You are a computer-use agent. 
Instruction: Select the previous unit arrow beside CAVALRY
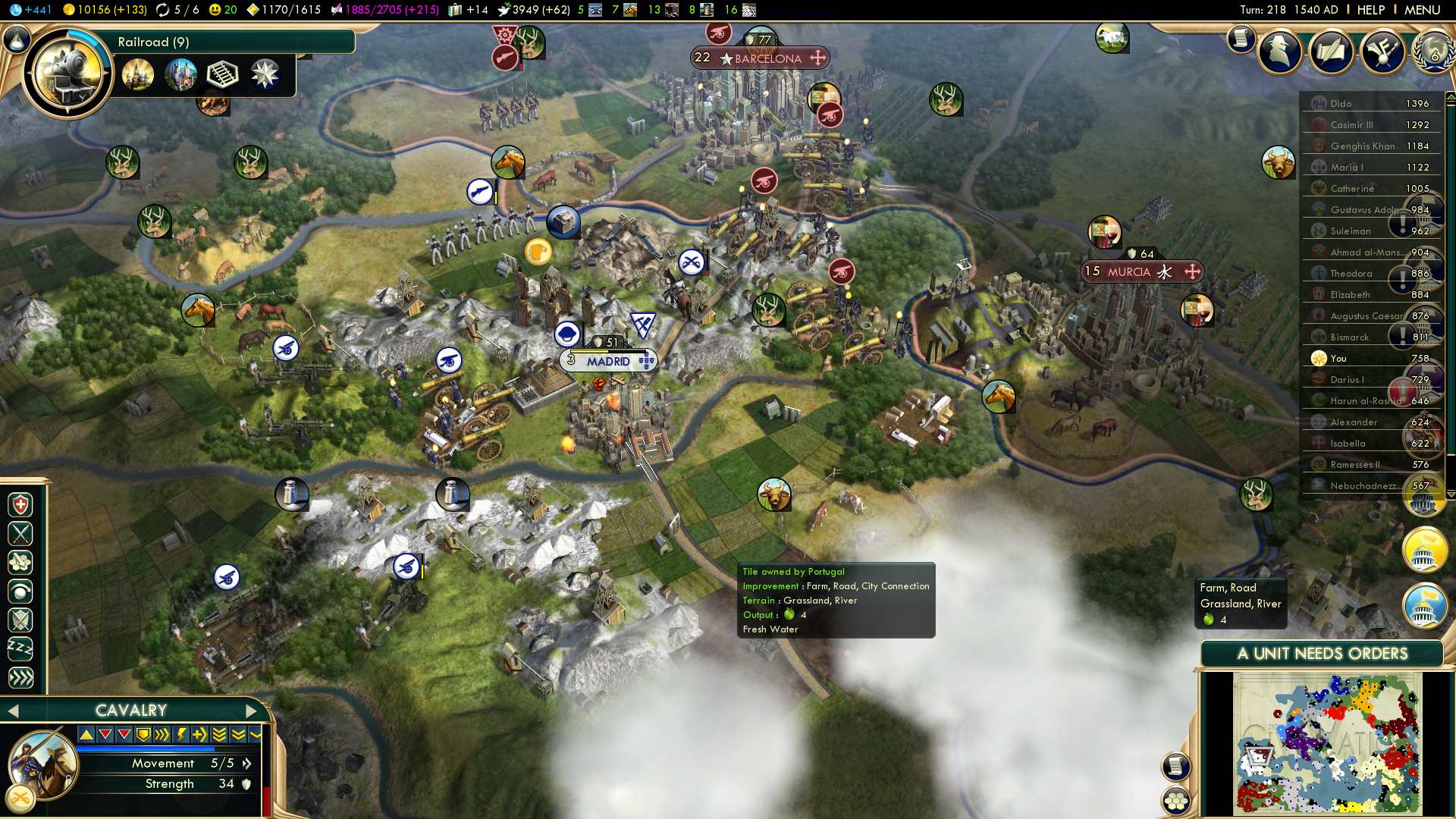click(13, 711)
